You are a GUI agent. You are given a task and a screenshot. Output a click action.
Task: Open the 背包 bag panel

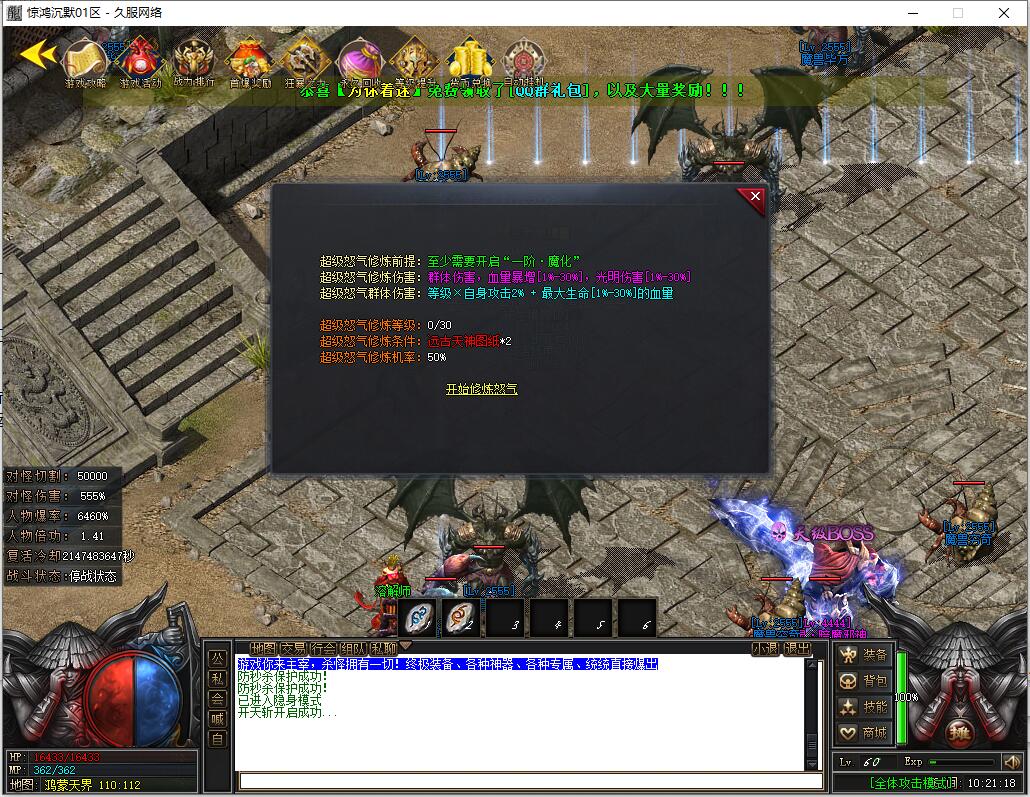click(x=865, y=681)
